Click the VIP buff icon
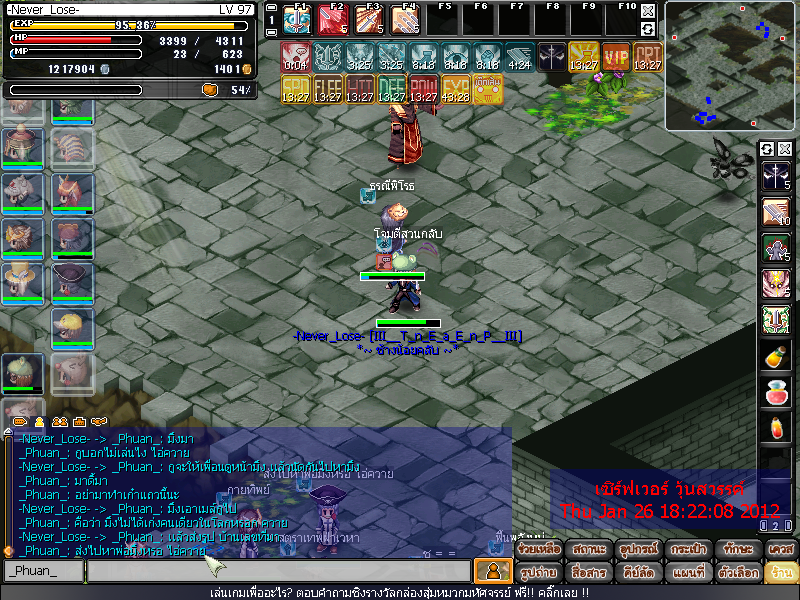Image resolution: width=800 pixels, height=600 pixels. [x=616, y=56]
